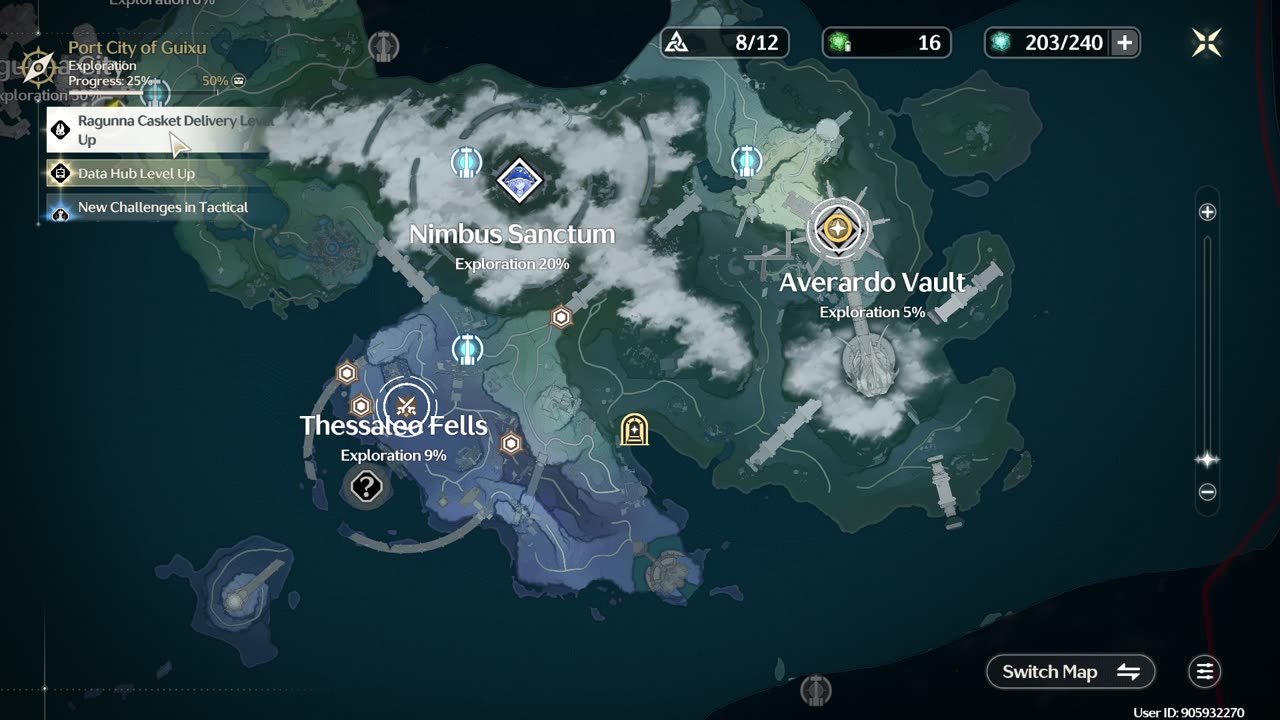Open the map filter list button
Screen dimensions: 1280x720
(x=1205, y=672)
